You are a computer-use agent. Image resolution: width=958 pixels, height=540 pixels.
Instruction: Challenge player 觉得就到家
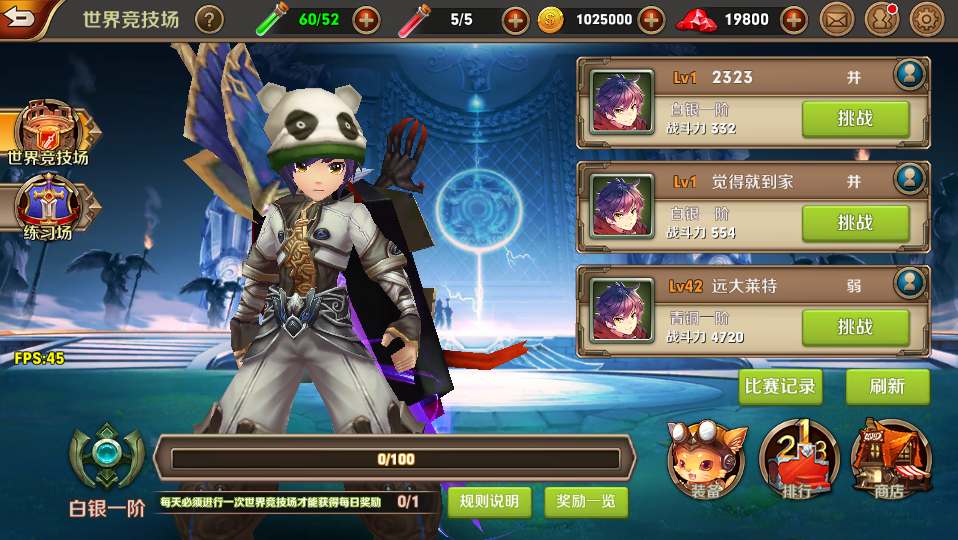(855, 223)
